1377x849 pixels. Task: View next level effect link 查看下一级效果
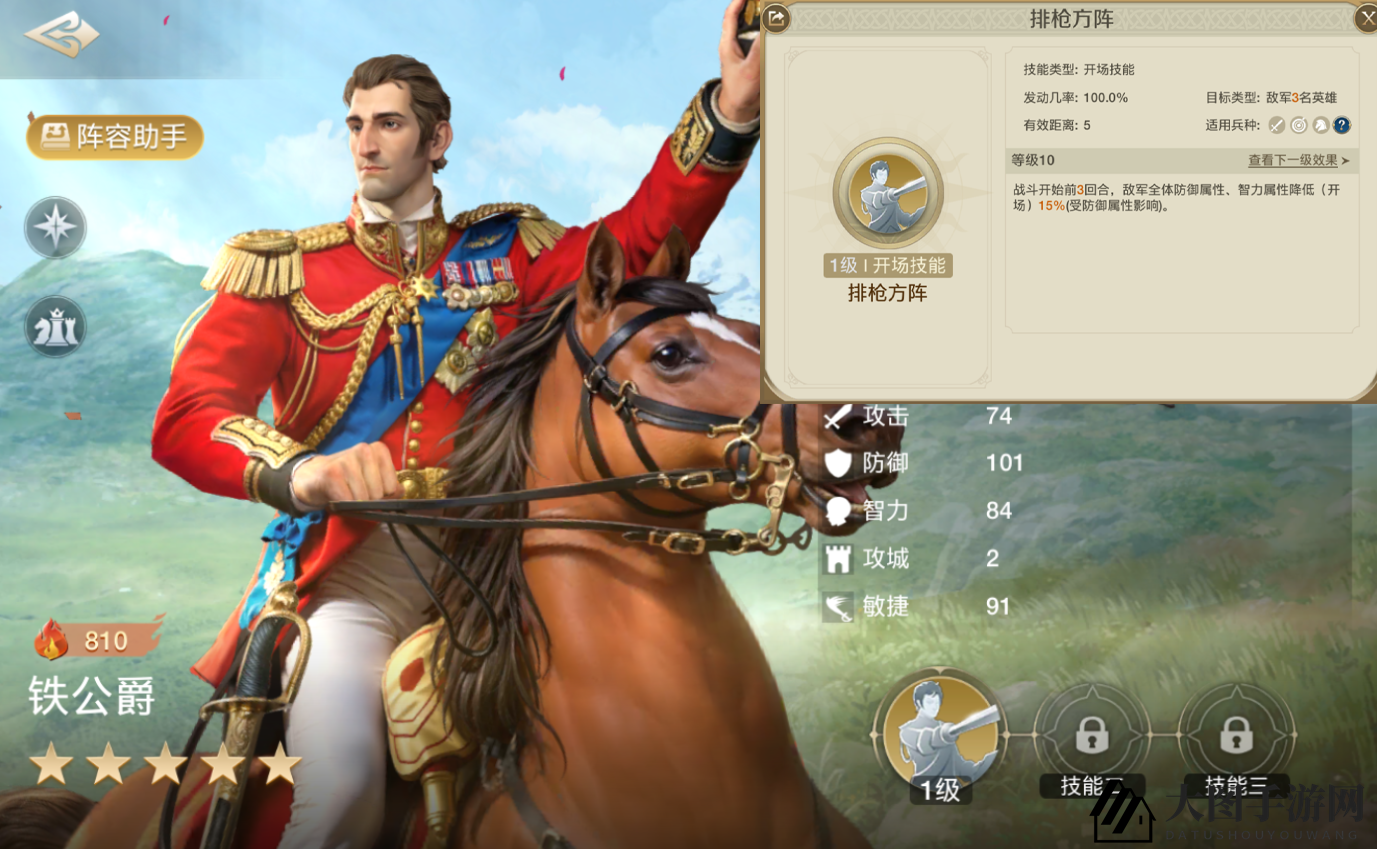pos(1298,160)
